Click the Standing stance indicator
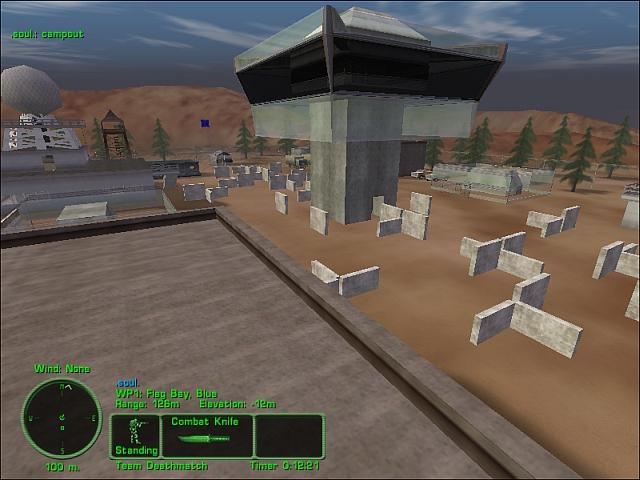The width and height of the screenshot is (640, 480). (135, 436)
